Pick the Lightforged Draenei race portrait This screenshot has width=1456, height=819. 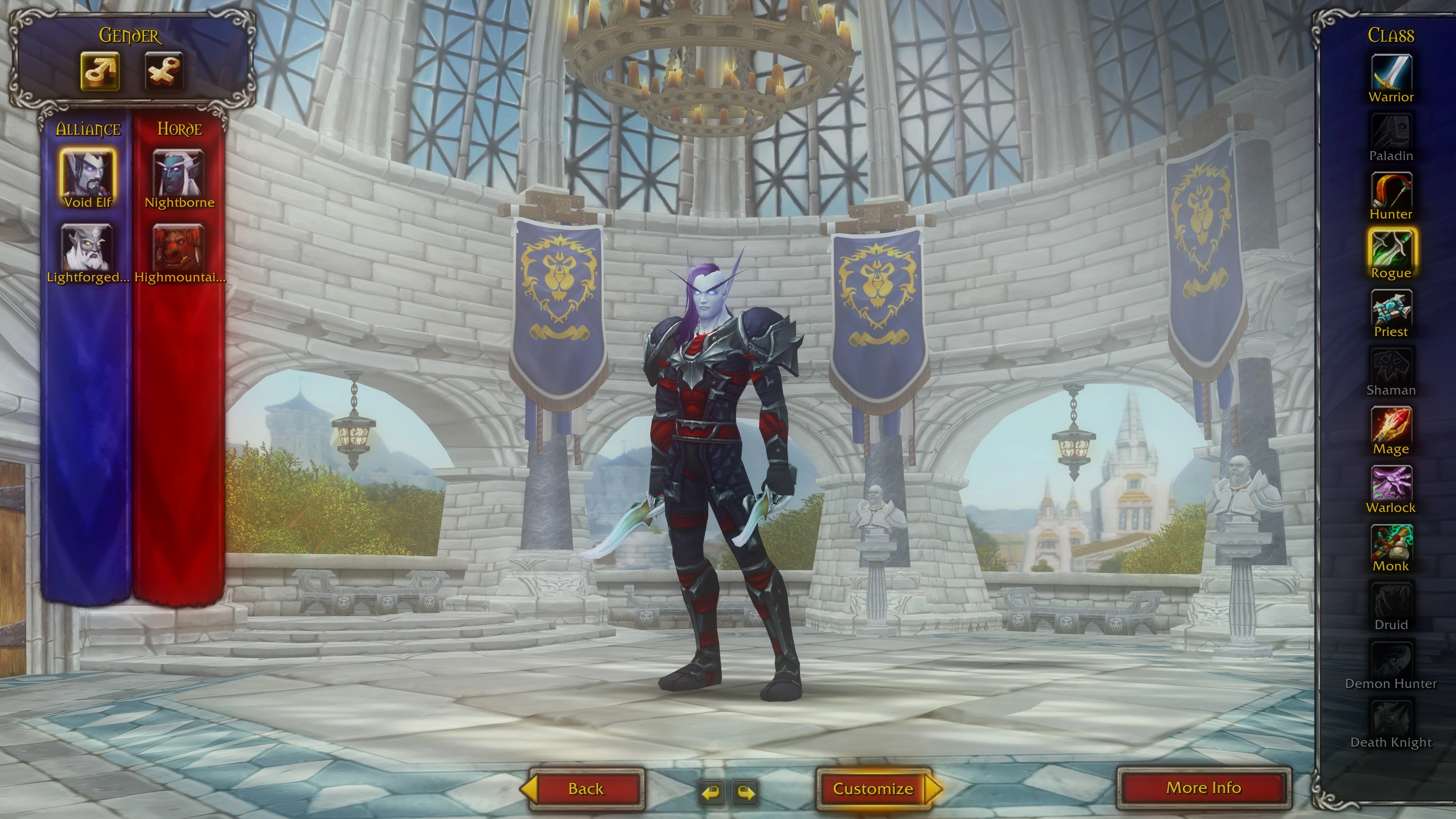[x=88, y=248]
